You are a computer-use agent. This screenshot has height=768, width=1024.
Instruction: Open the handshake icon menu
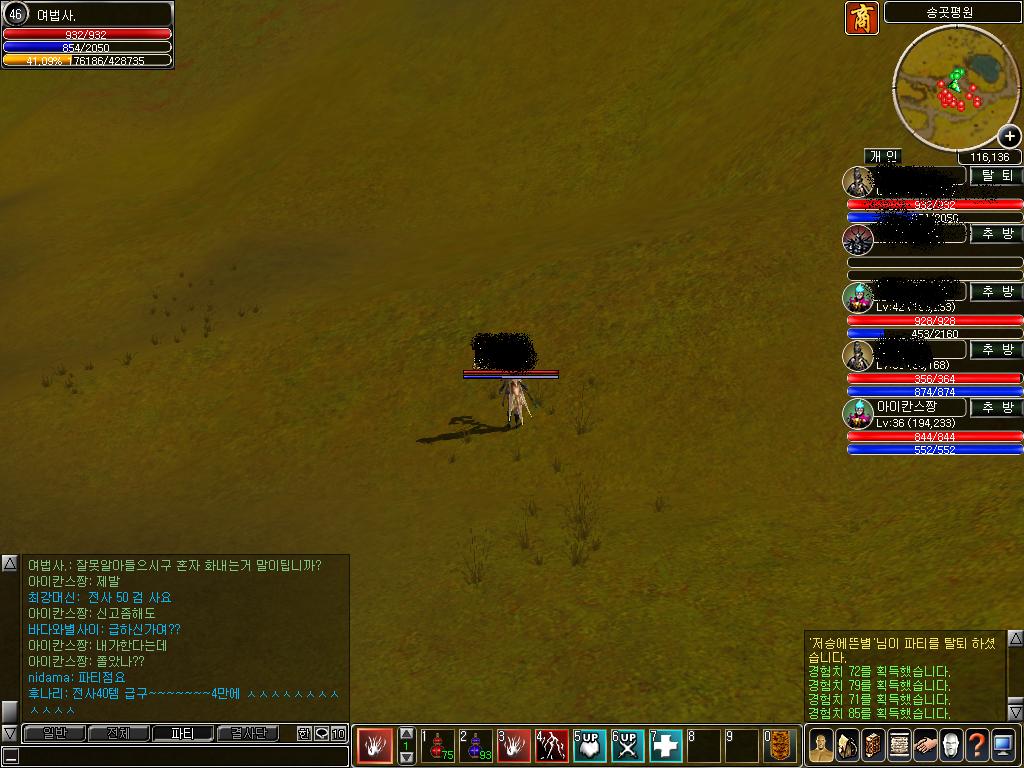(x=925, y=746)
